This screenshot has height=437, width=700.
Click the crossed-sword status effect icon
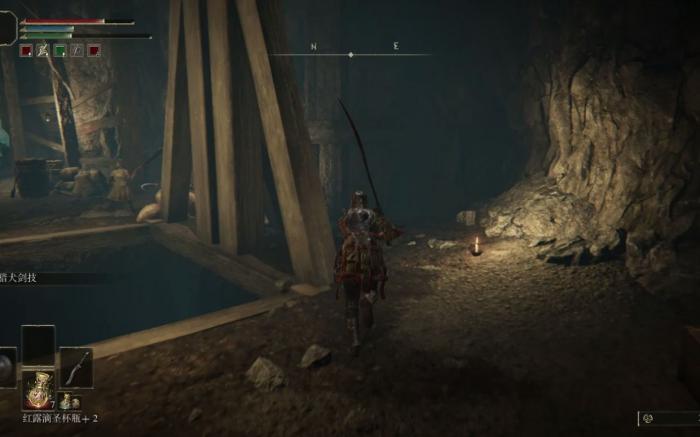43,50
